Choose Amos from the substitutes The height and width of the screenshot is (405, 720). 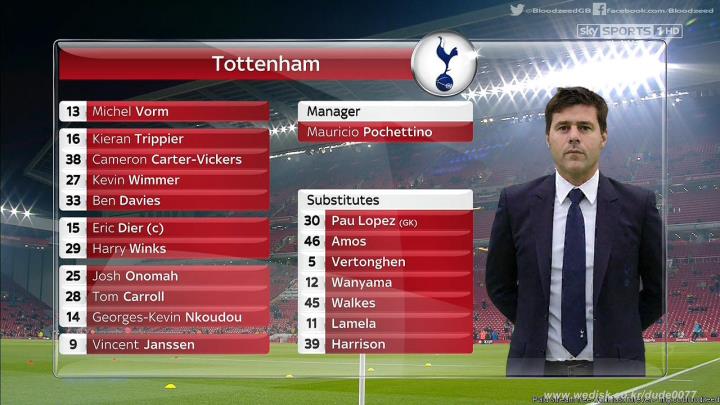(385, 241)
